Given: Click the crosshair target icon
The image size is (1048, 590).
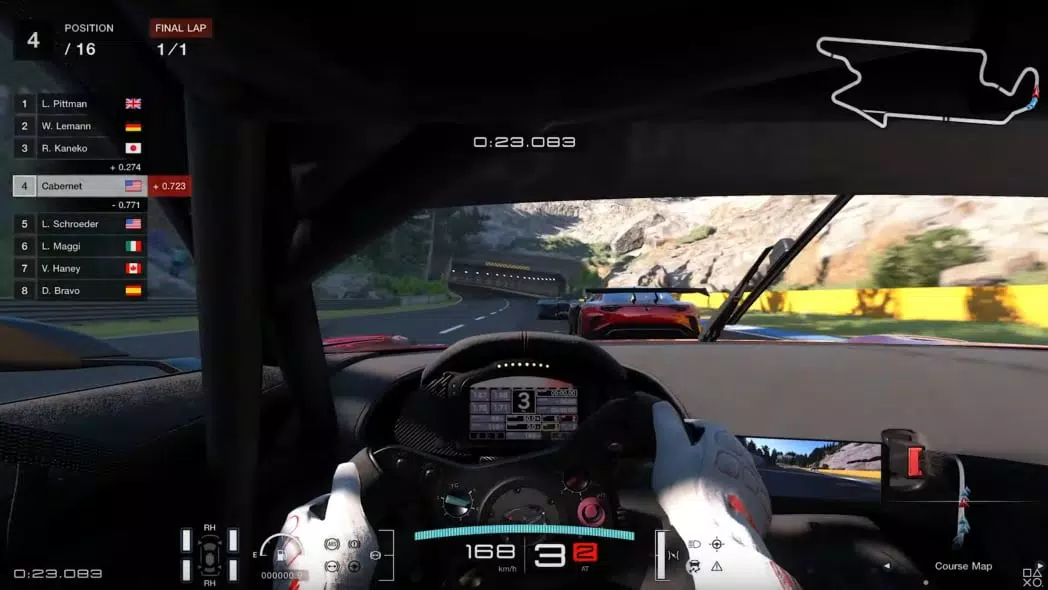Looking at the screenshot, I should pyautogui.click(x=717, y=545).
